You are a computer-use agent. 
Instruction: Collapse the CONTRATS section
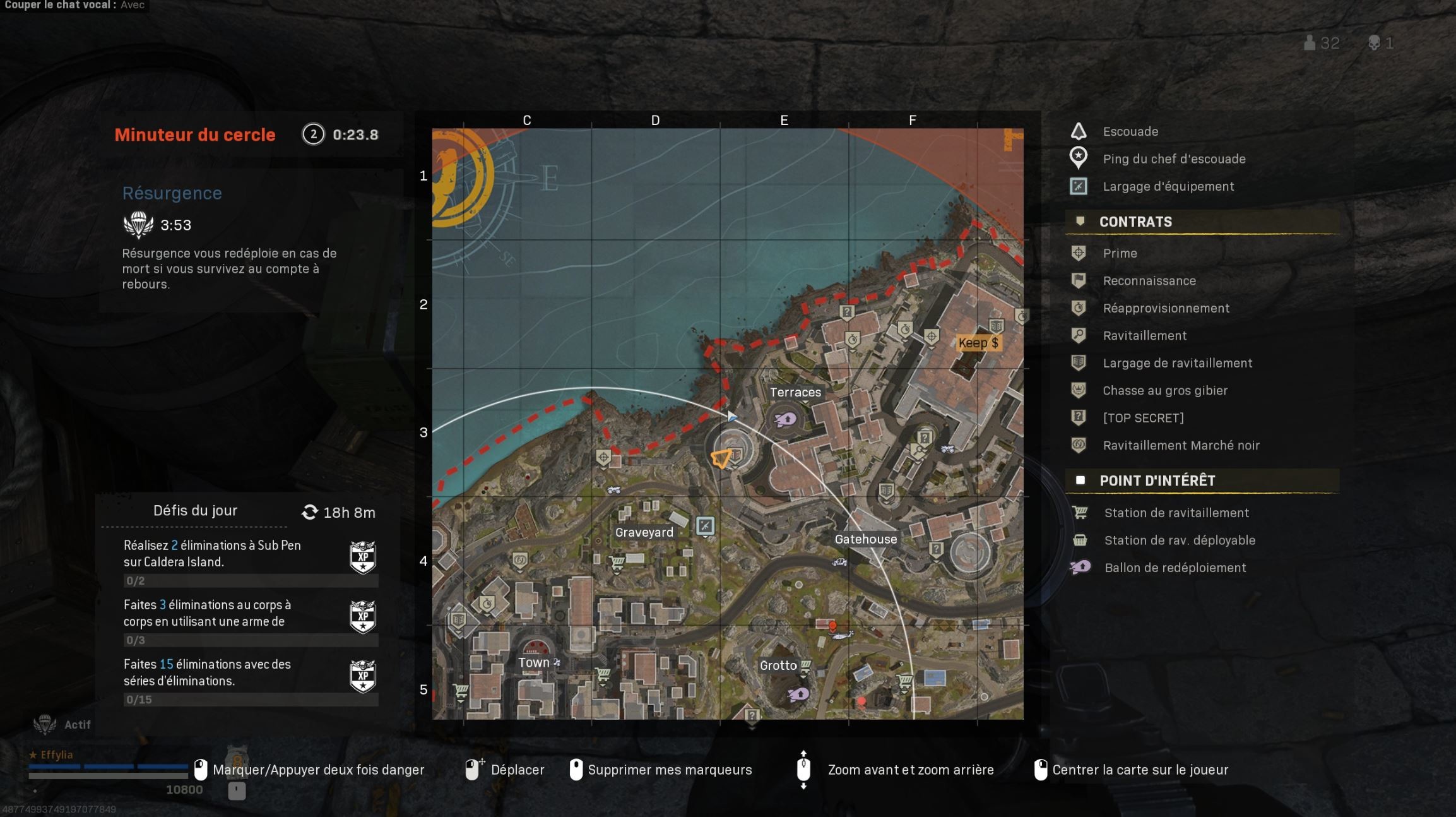point(1080,221)
